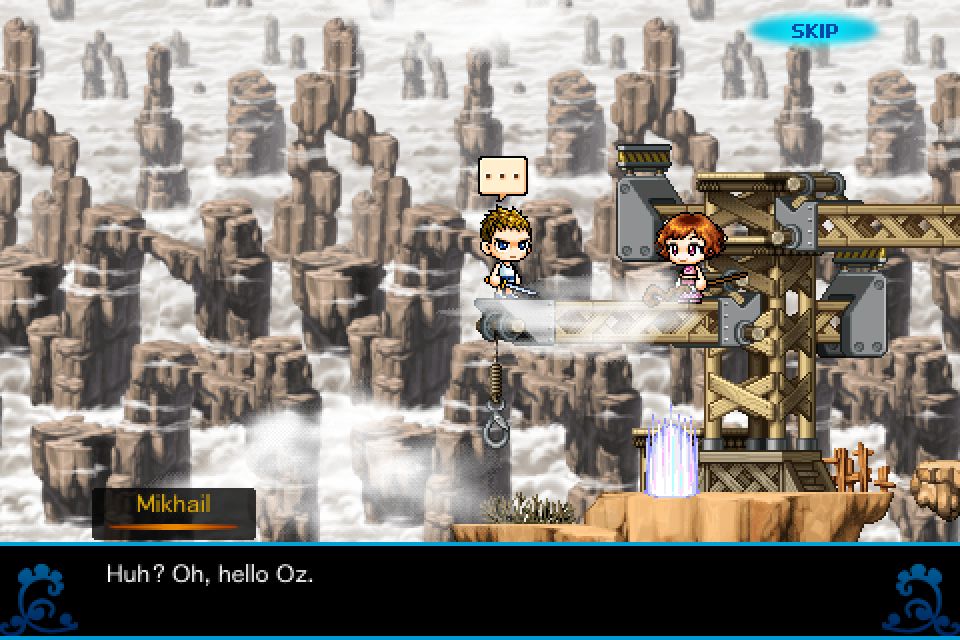
Task: Skip the cutscene with the SKIP button
Action: point(813,30)
